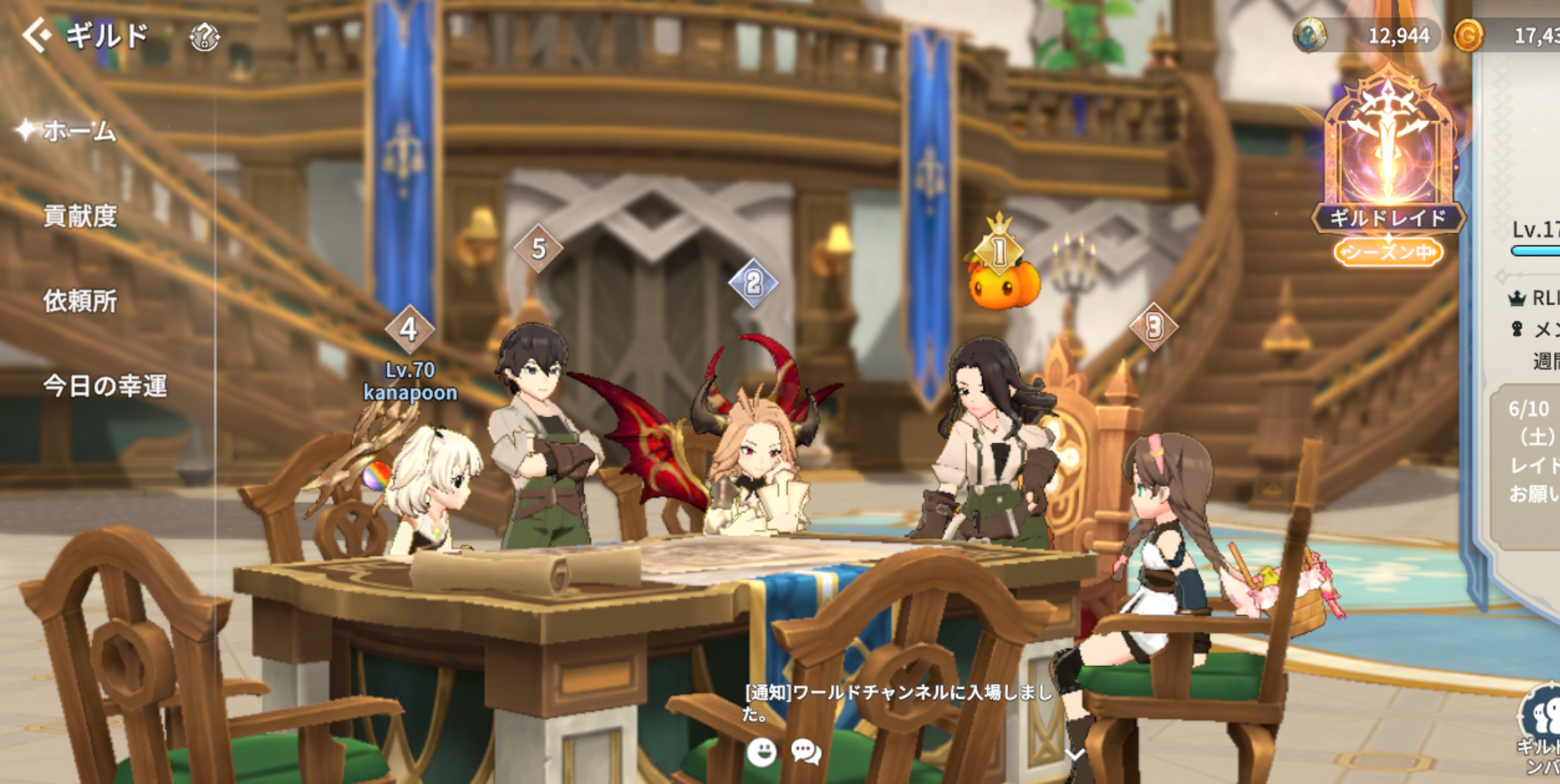The height and width of the screenshot is (784, 1560).
Task: Select rank 5 diamond marker member
Action: [x=538, y=248]
